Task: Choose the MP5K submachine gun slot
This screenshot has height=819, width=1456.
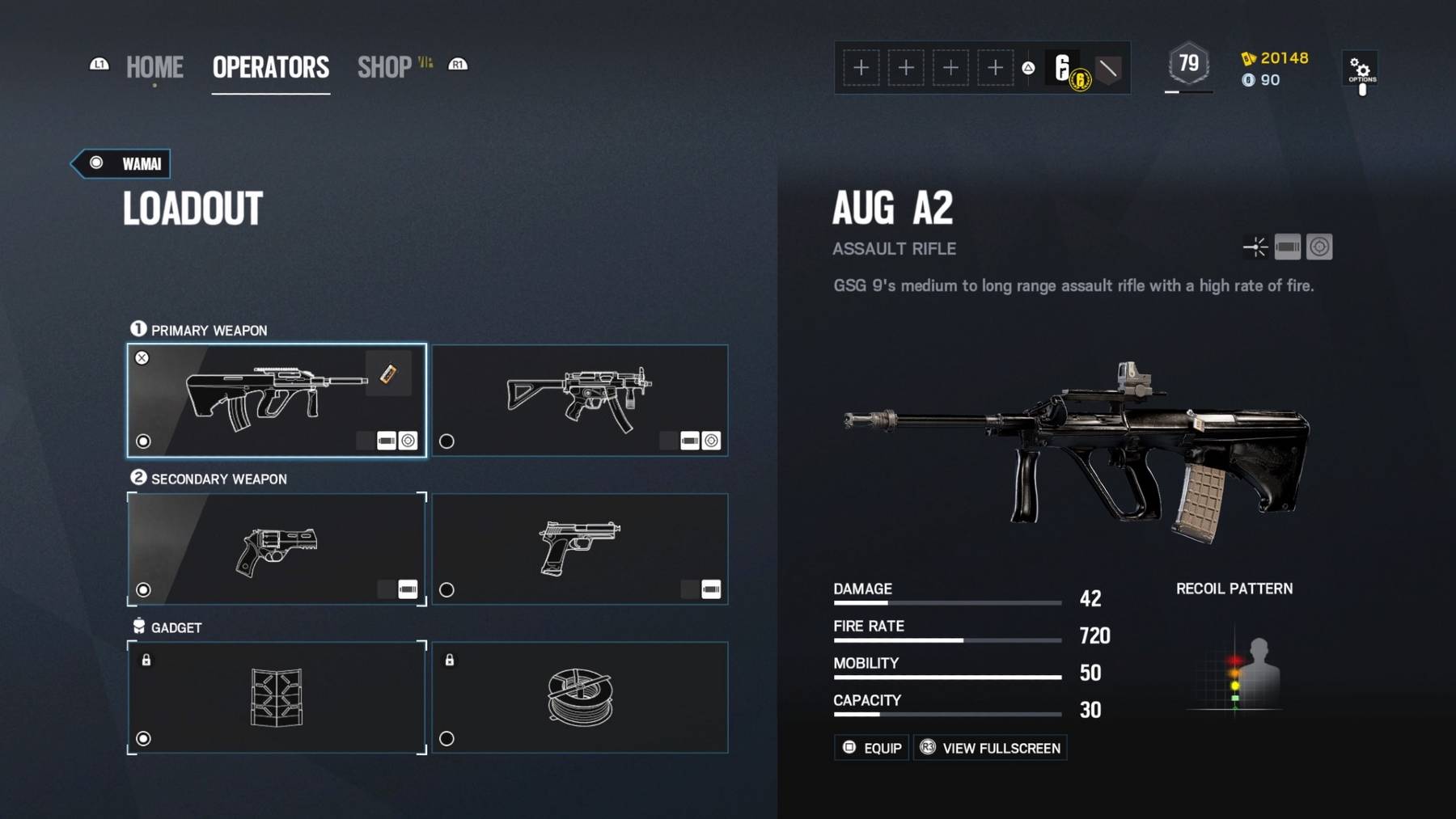Action: [579, 401]
